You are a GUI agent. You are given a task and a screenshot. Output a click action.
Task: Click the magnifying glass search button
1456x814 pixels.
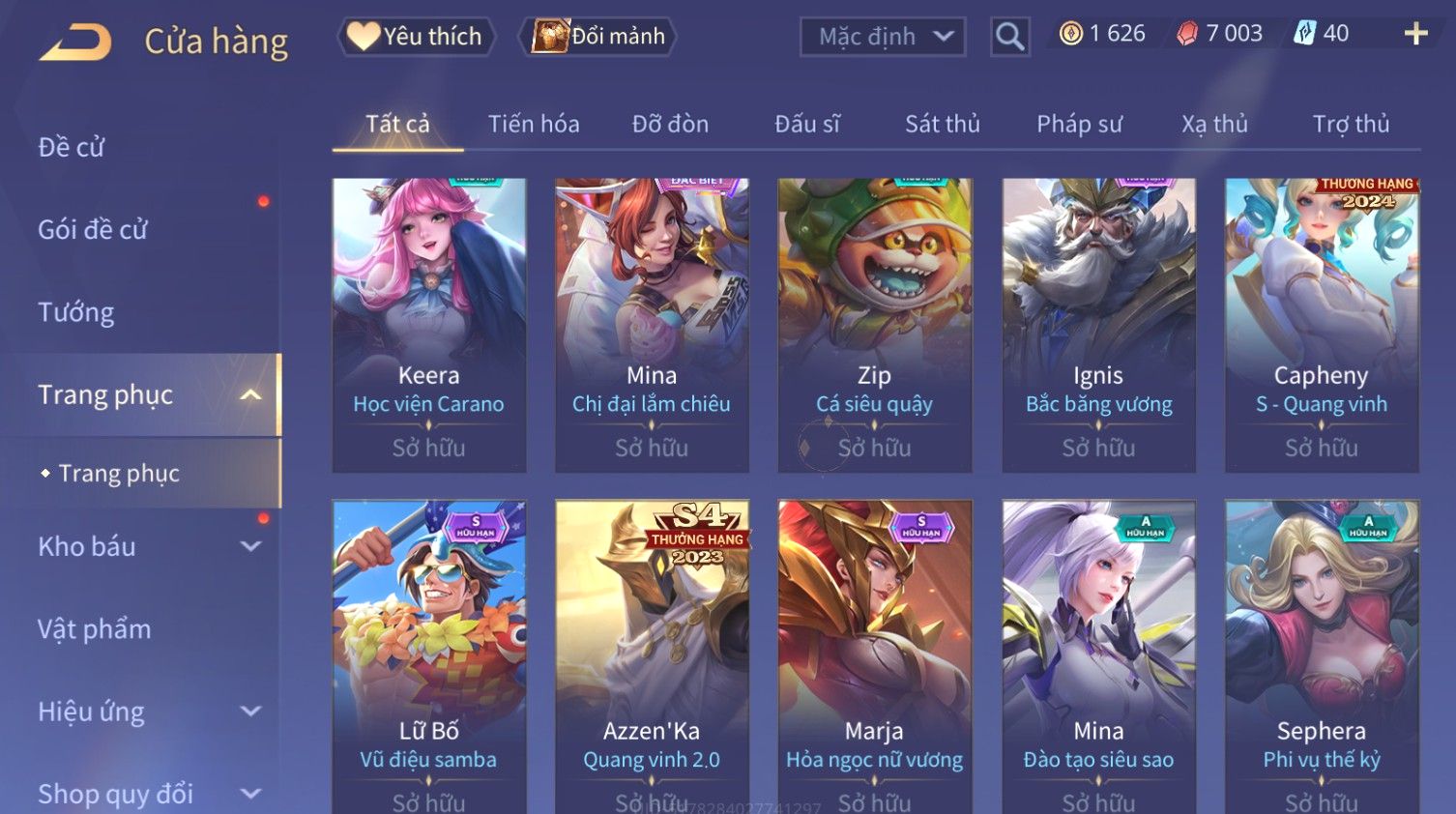[x=1009, y=37]
